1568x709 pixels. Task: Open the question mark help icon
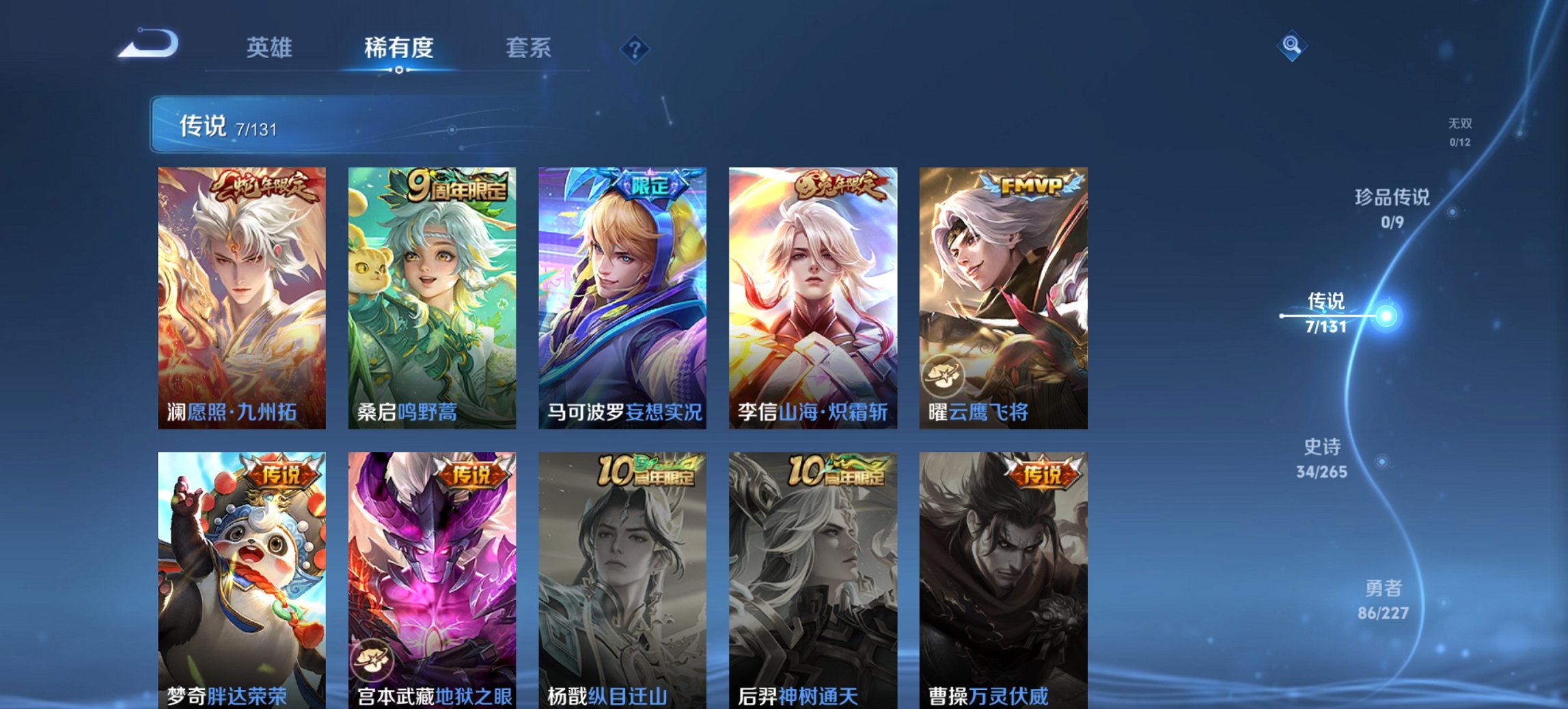(634, 48)
